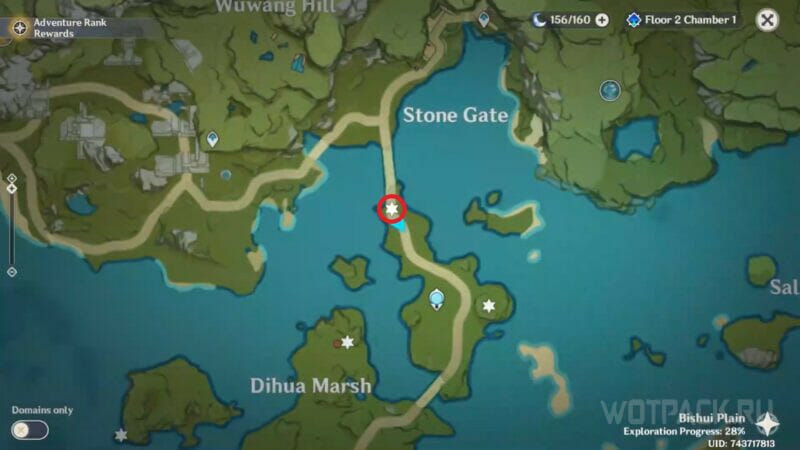Toggle the Domains only switch
The width and height of the screenshot is (800, 450).
30,429
